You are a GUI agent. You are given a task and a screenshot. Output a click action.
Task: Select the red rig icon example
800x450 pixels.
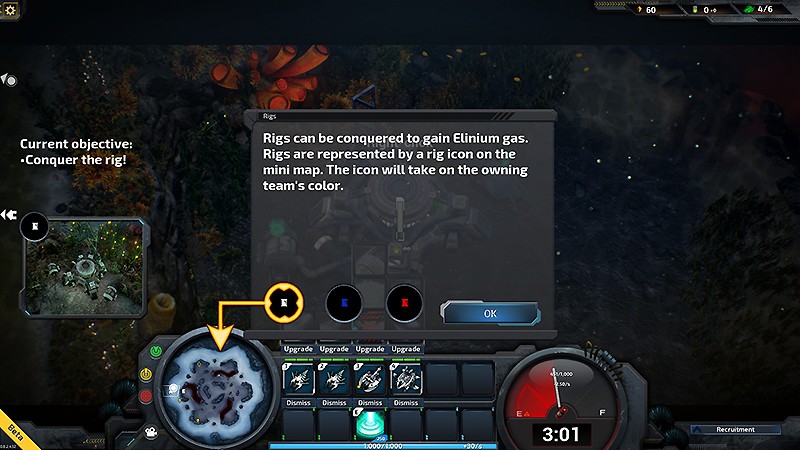(x=405, y=302)
